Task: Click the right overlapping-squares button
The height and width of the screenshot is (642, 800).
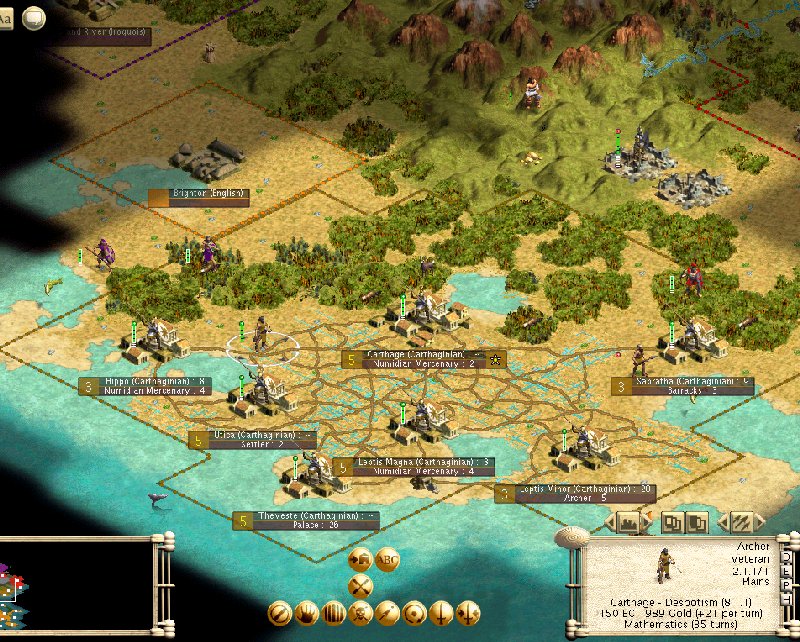Action: tap(695, 522)
